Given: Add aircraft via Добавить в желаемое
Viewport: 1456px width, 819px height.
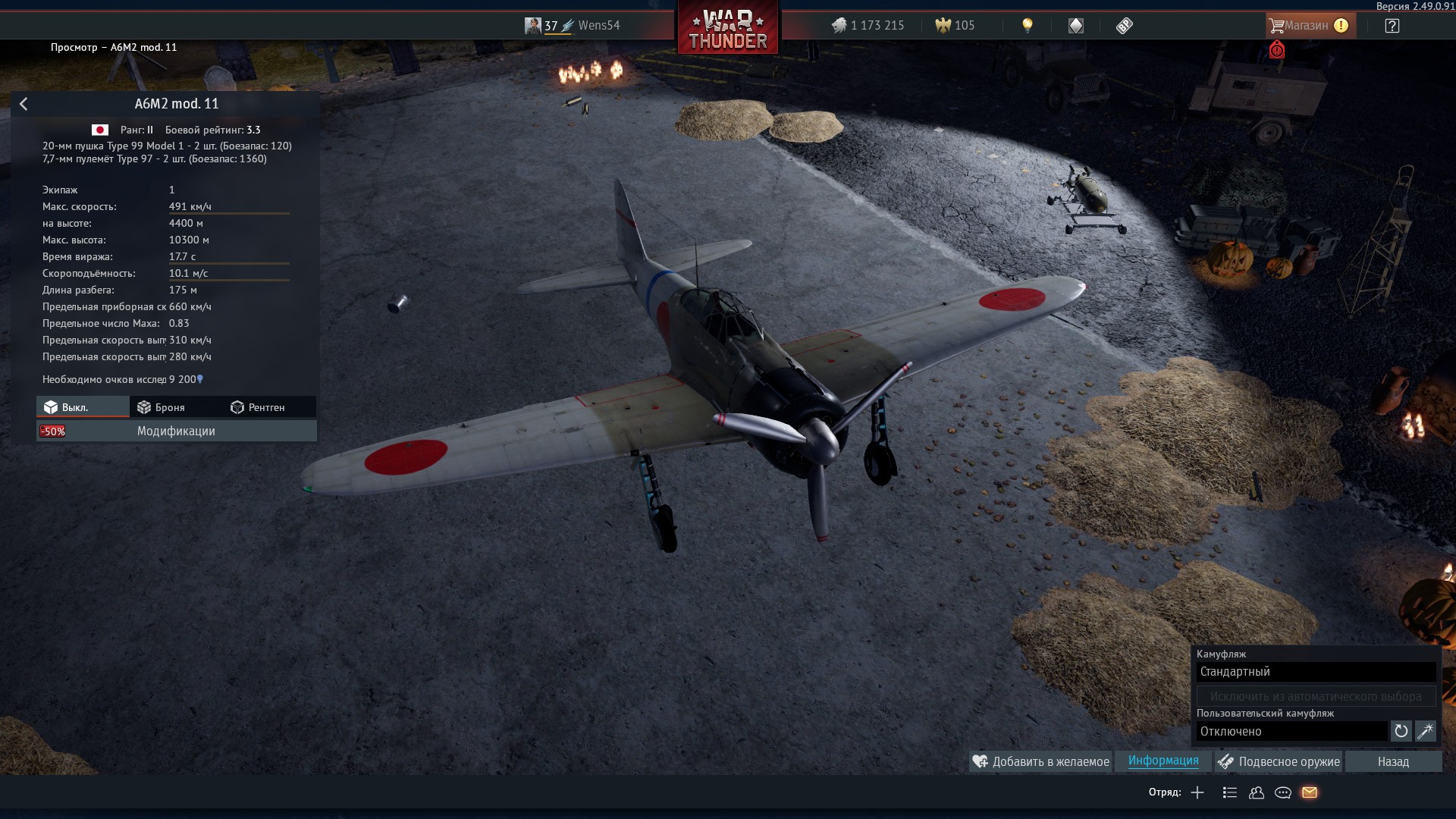Looking at the screenshot, I should click(x=1041, y=761).
